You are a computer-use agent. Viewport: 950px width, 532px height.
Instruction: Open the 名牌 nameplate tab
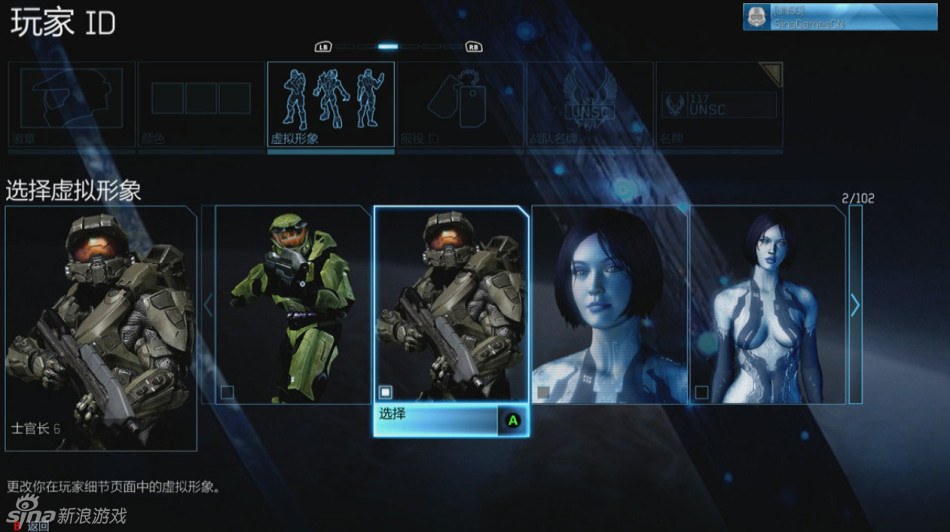(x=719, y=105)
